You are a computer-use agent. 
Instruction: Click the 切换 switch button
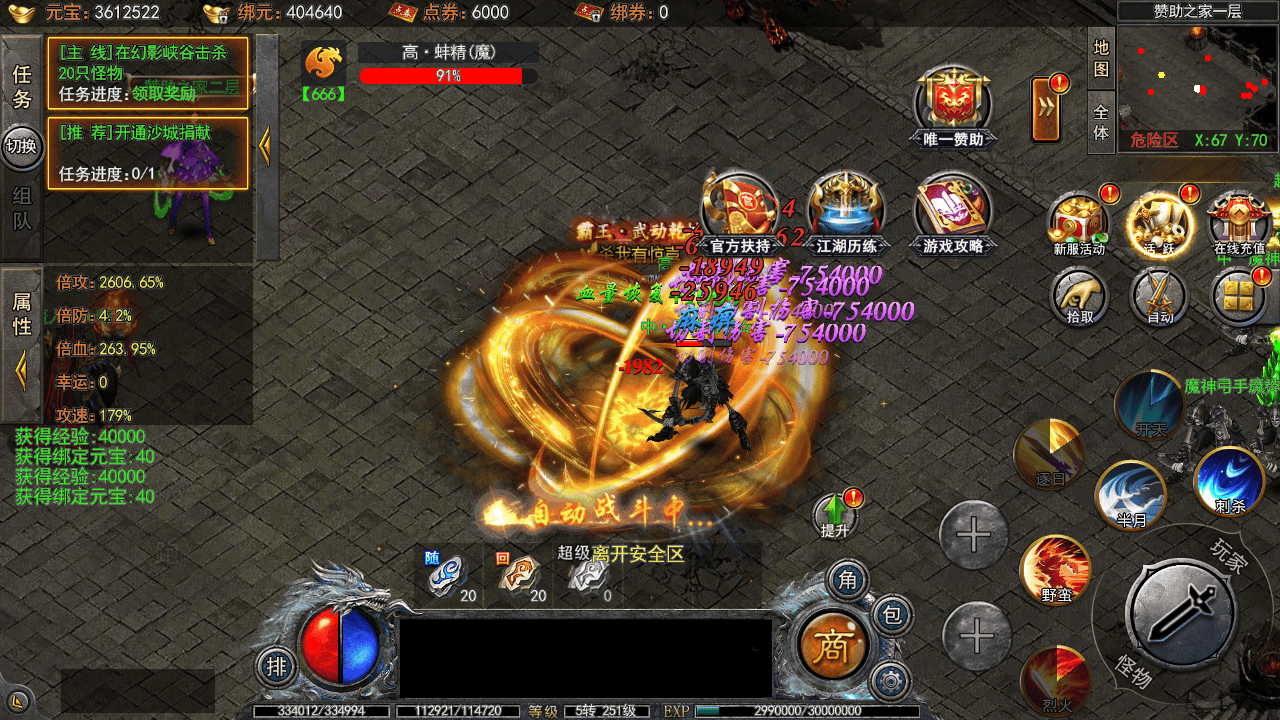[21, 147]
